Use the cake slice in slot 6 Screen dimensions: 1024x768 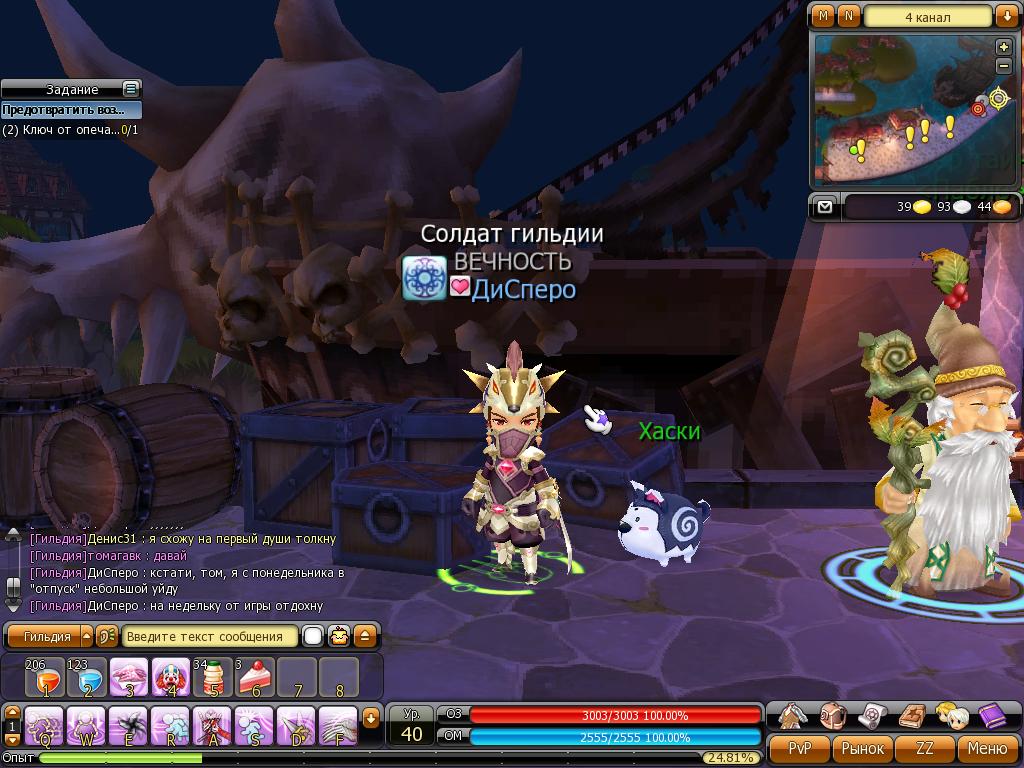coord(255,678)
